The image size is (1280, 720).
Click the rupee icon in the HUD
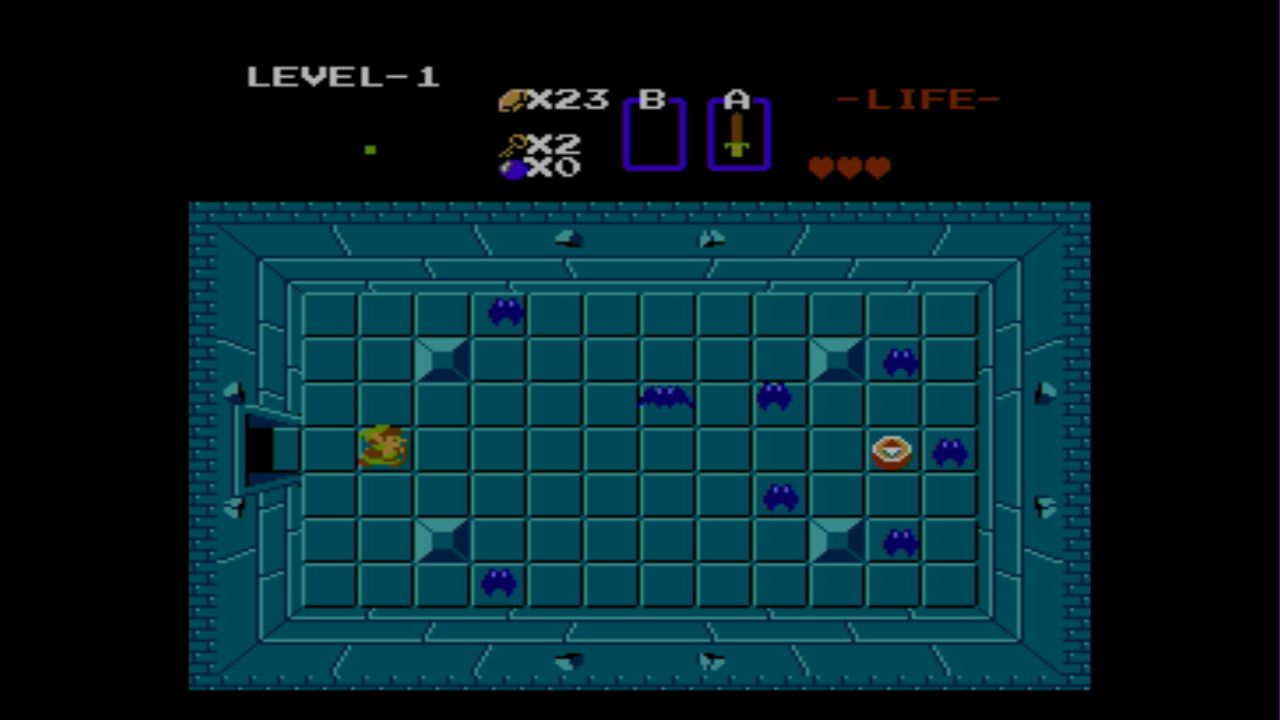point(513,100)
